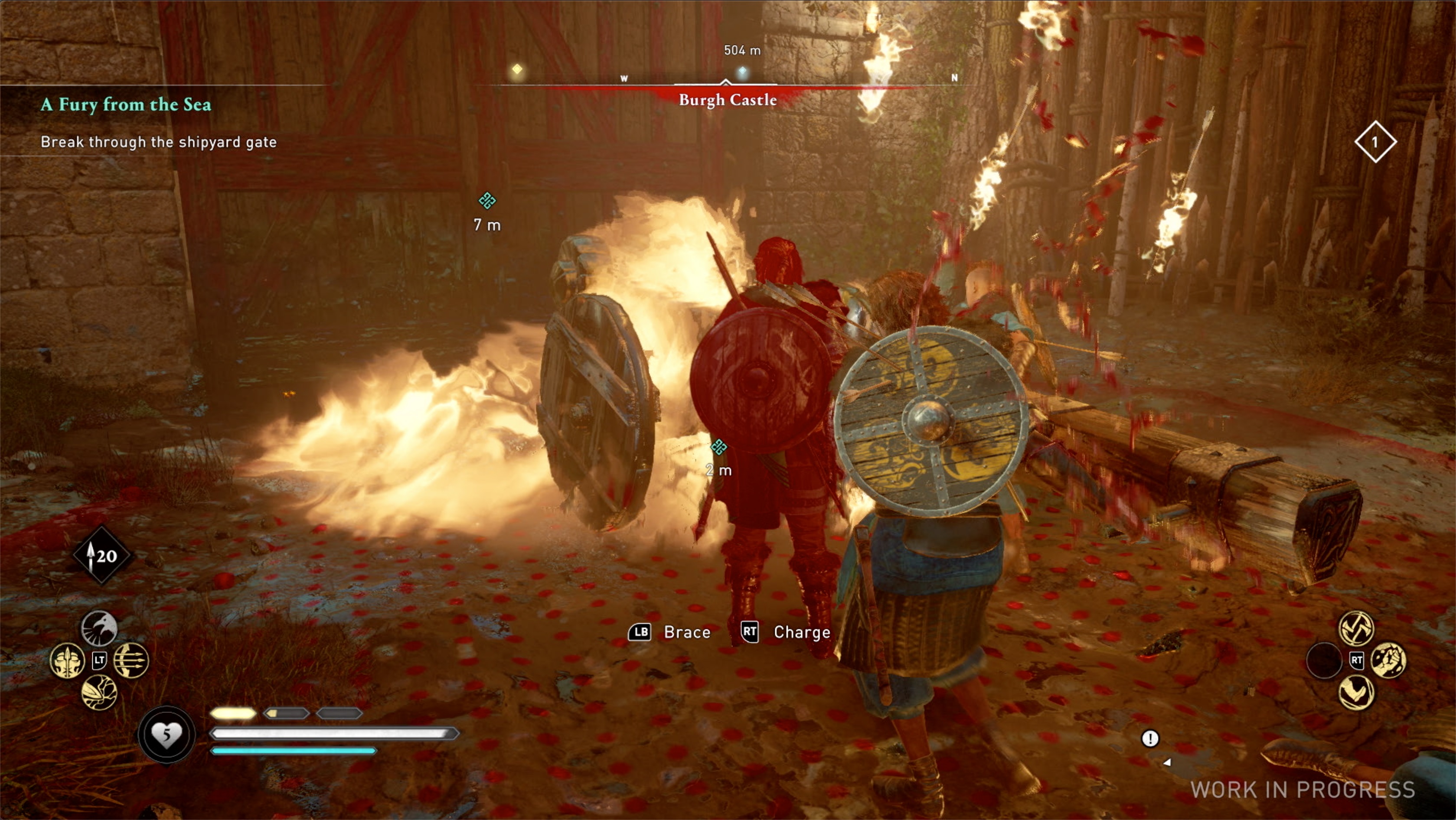The height and width of the screenshot is (820, 1456).
Task: Select the teal knot marker labeled 7 m
Action: [x=486, y=201]
